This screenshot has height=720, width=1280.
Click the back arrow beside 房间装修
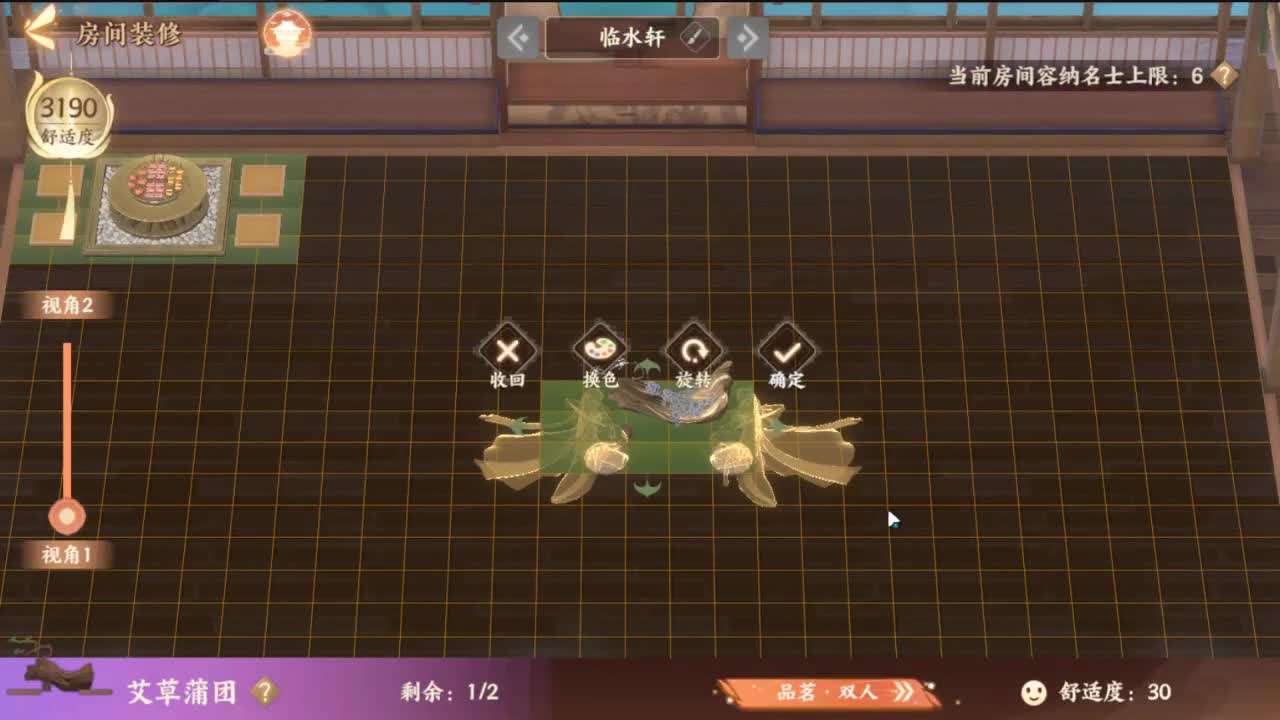pyautogui.click(x=35, y=29)
